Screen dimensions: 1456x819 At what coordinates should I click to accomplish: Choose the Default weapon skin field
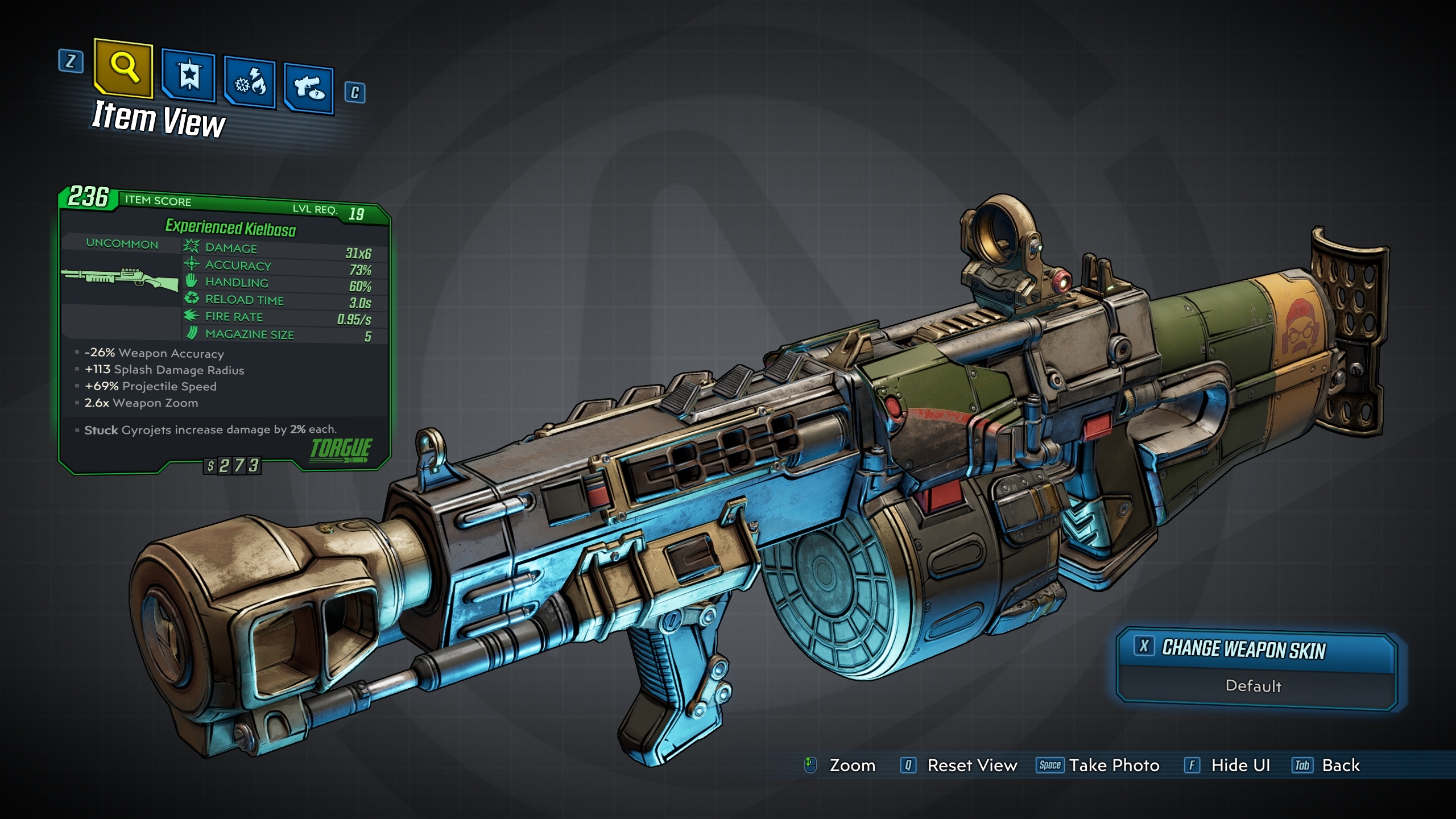pyautogui.click(x=1254, y=686)
